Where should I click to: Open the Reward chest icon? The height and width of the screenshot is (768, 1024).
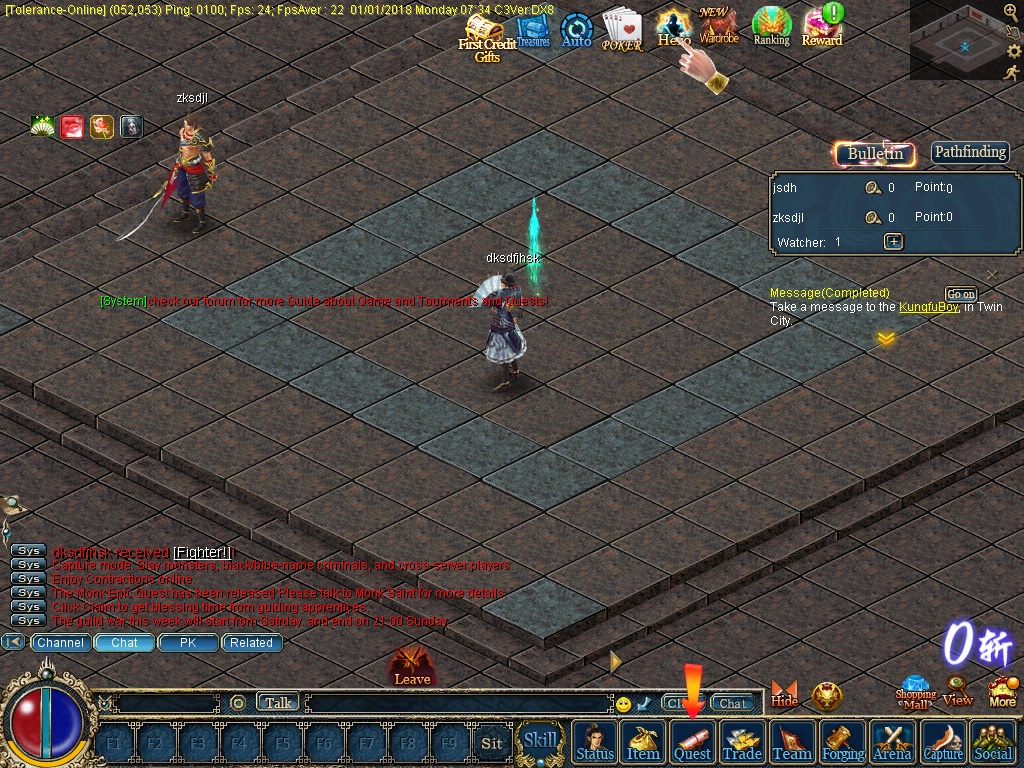click(x=822, y=27)
